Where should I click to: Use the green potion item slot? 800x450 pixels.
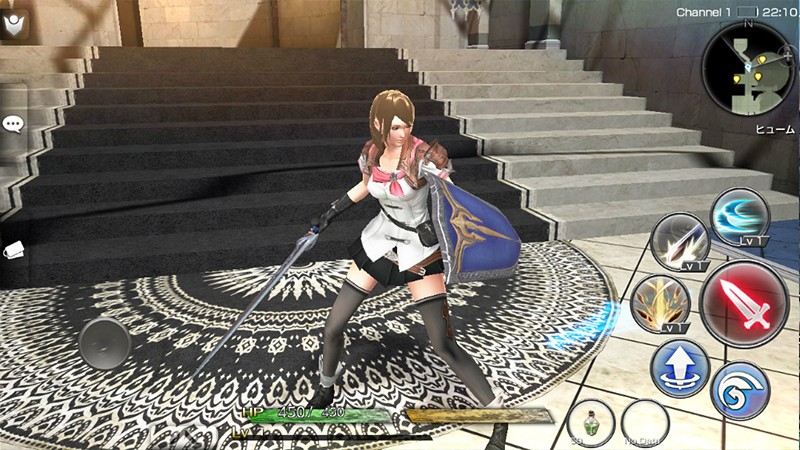590,422
